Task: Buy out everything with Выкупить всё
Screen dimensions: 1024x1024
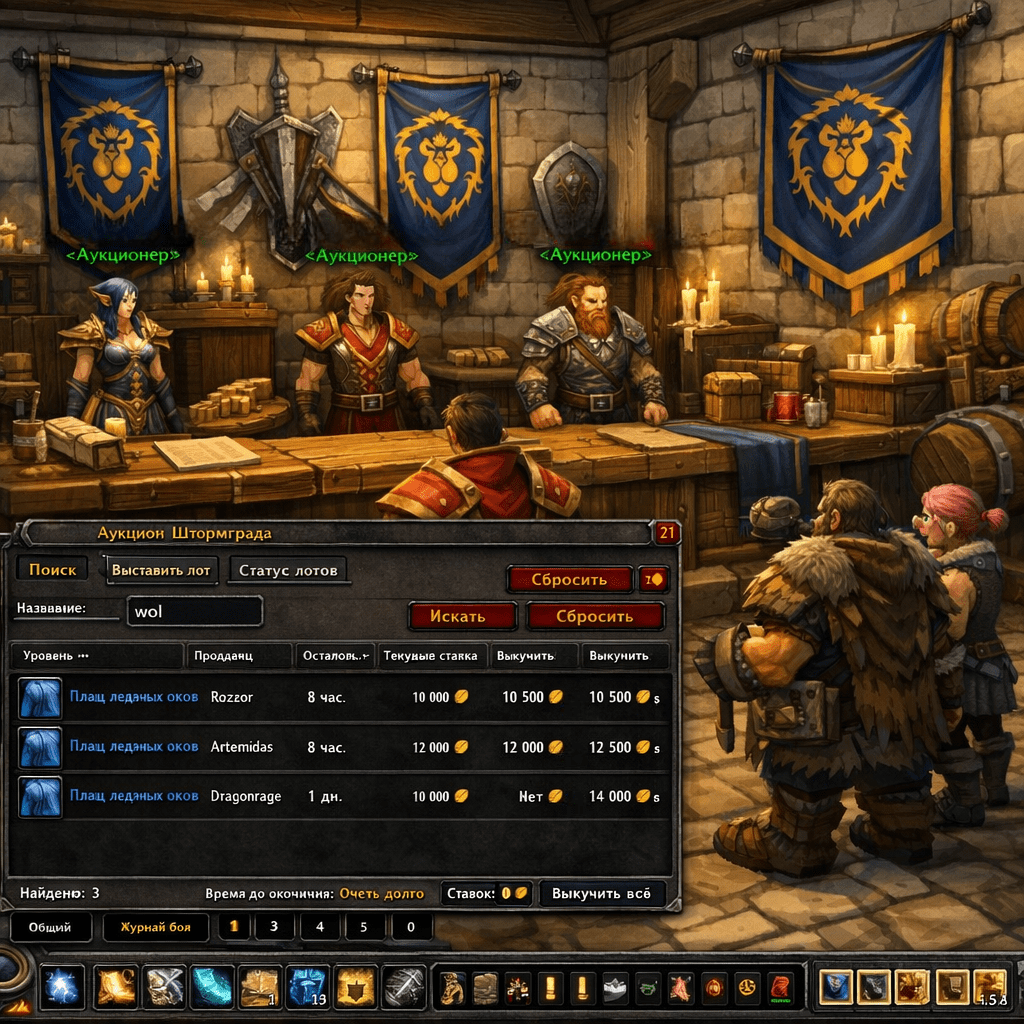Action: [x=602, y=893]
